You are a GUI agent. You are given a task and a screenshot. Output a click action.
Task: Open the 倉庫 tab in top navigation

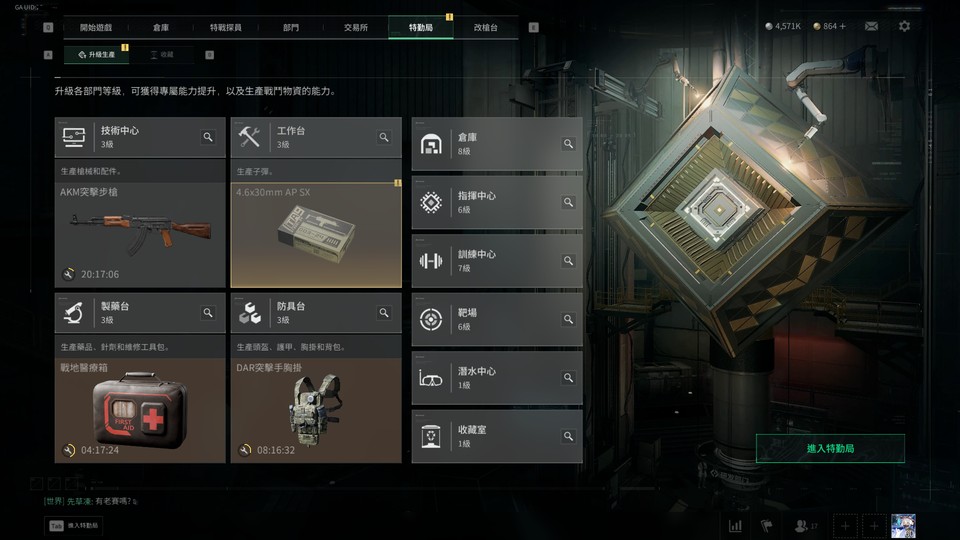click(x=161, y=27)
